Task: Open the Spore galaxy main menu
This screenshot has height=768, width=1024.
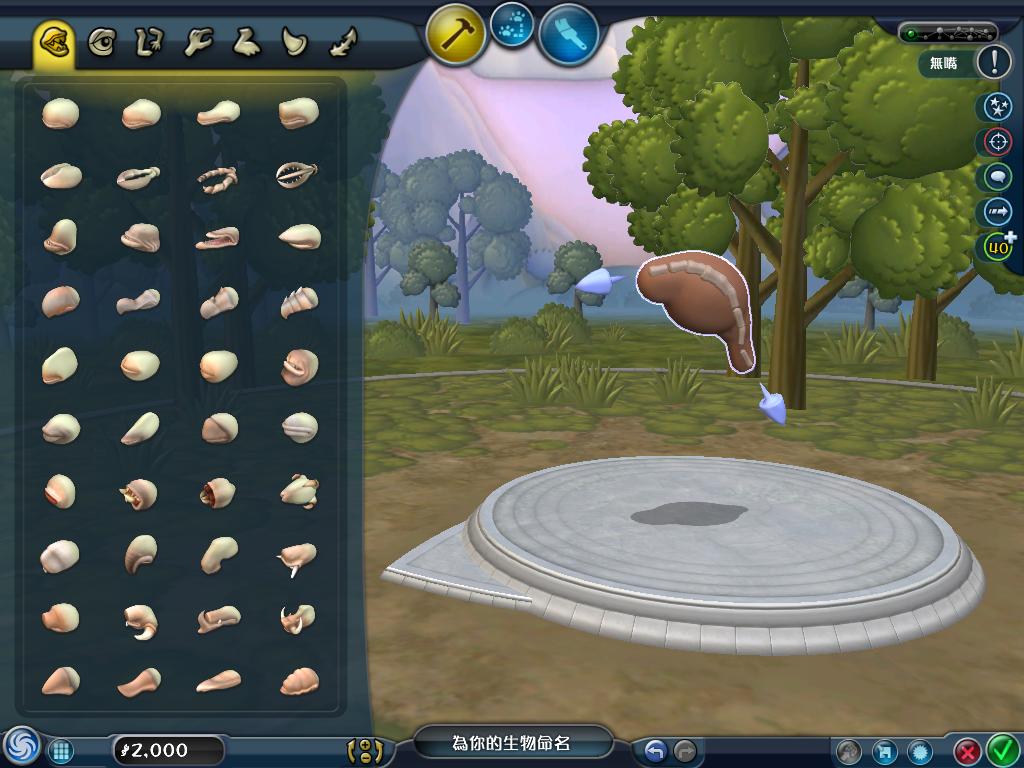Action: (x=20, y=746)
